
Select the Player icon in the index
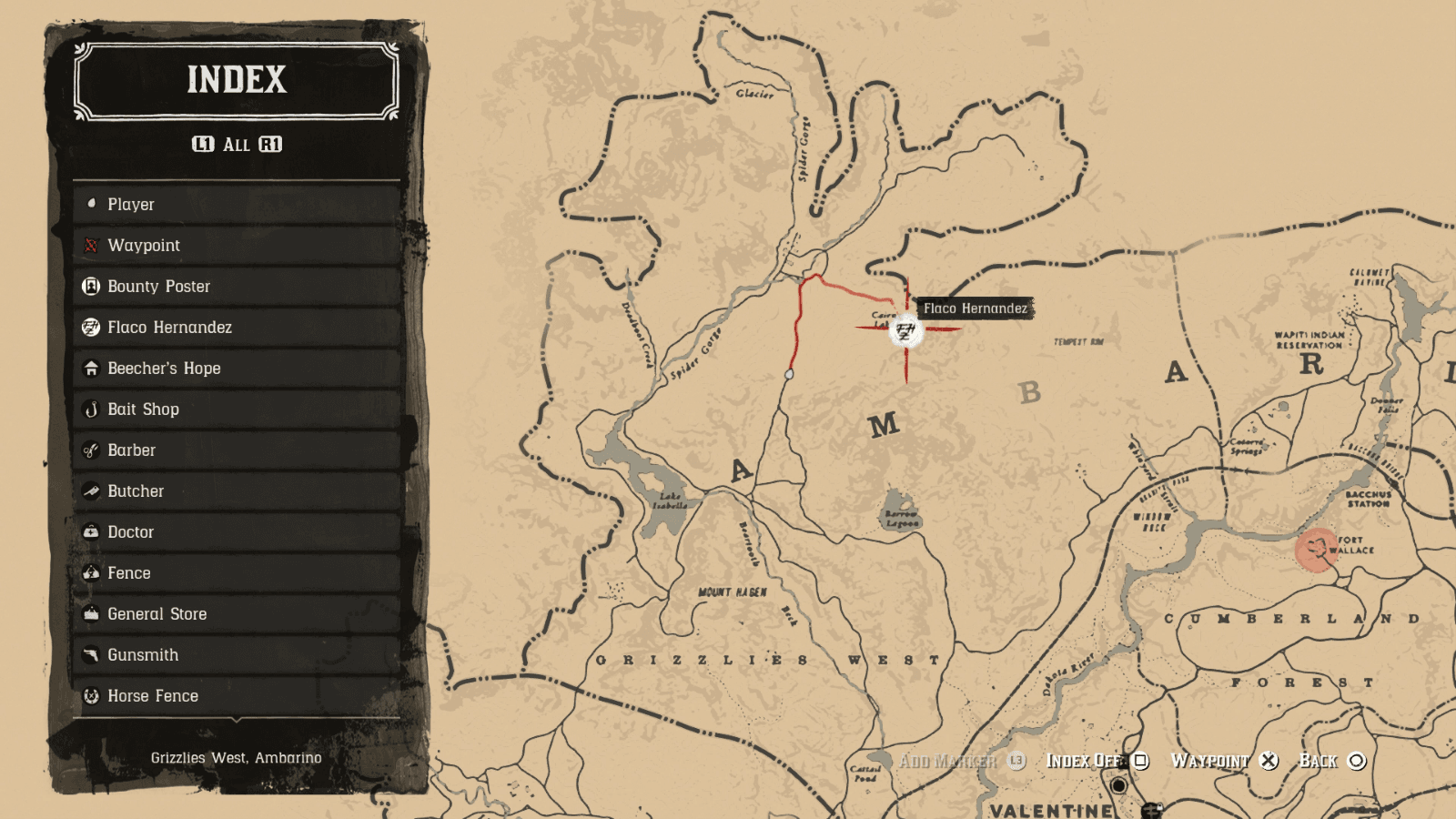click(92, 204)
